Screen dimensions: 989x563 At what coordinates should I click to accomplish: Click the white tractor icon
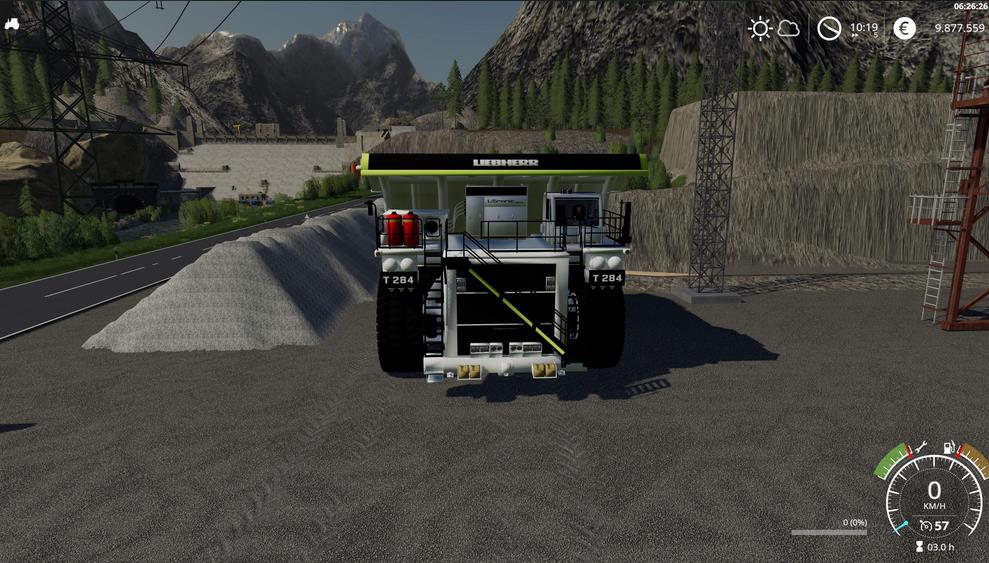(x=11, y=24)
